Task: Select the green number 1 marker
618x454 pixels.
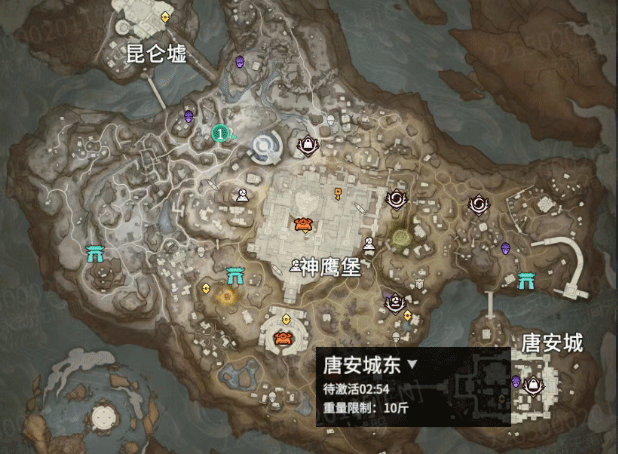Action: pos(219,131)
